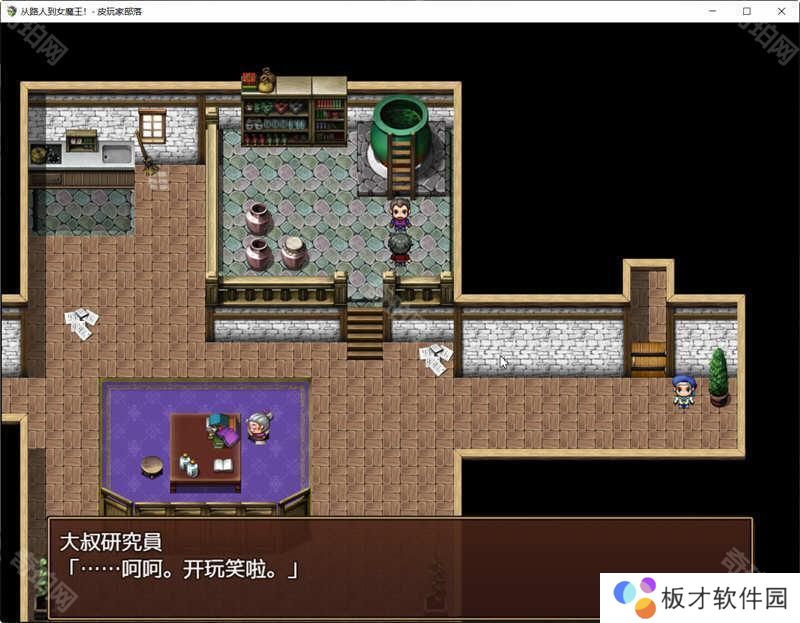Advance the dialogue message box

[x=400, y=567]
